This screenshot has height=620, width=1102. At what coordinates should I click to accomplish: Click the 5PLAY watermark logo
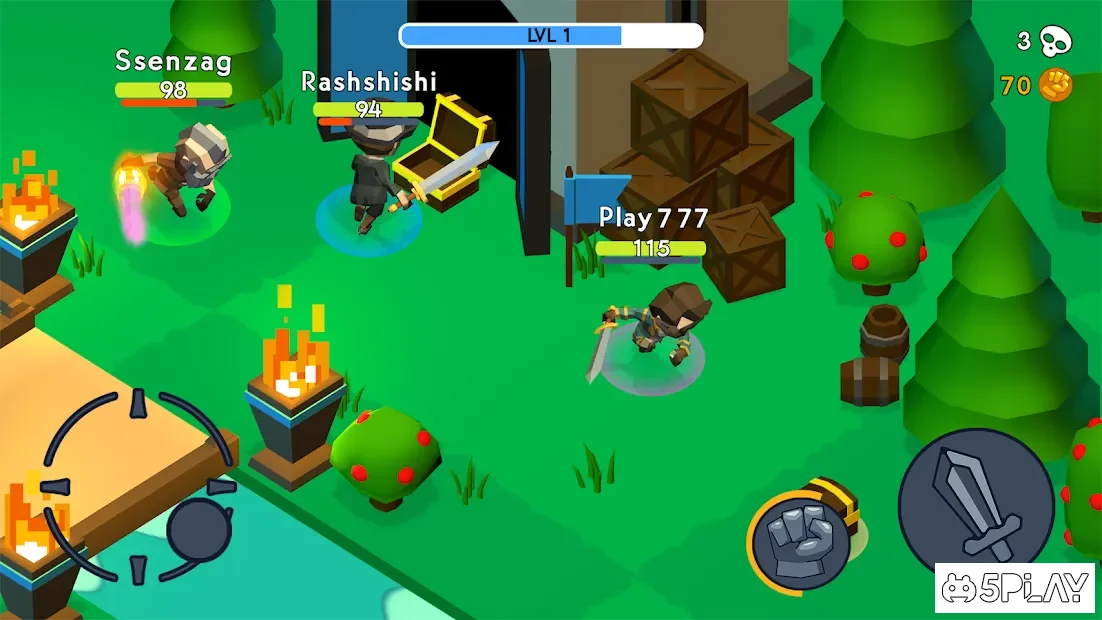1017,588
